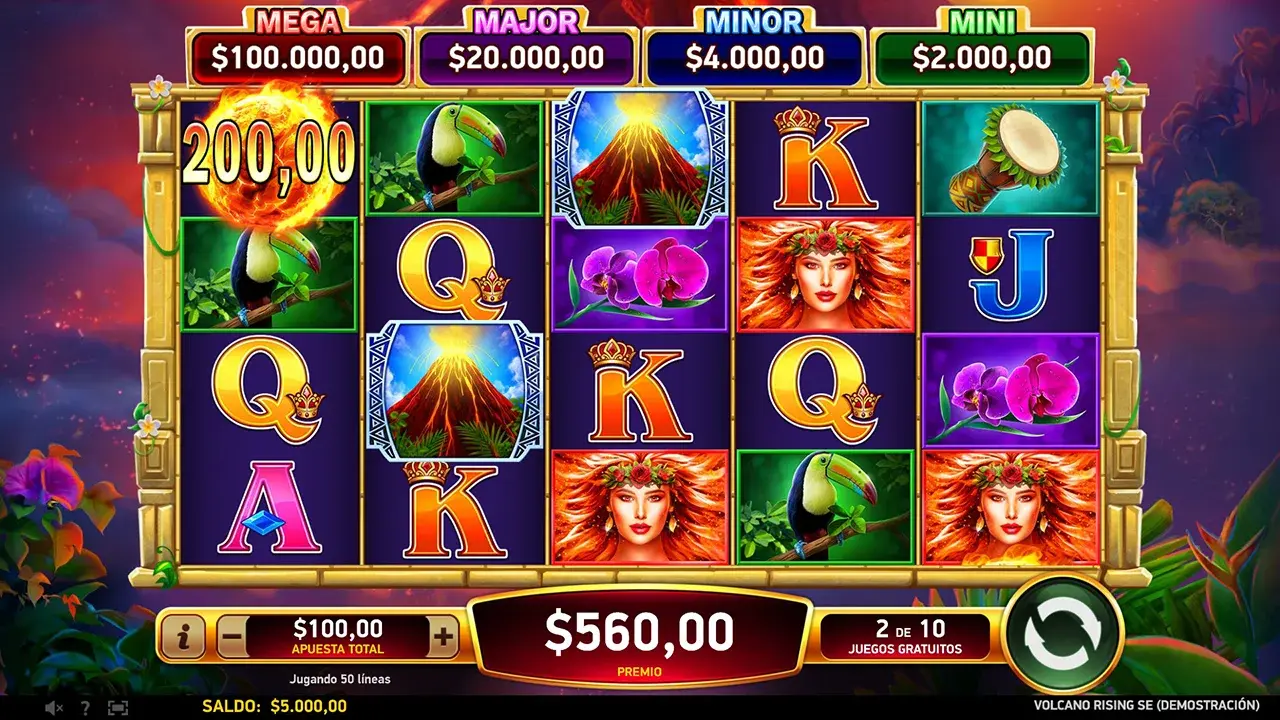Increase total bet with the plus button
Screen dimensions: 1280x720
(x=443, y=634)
